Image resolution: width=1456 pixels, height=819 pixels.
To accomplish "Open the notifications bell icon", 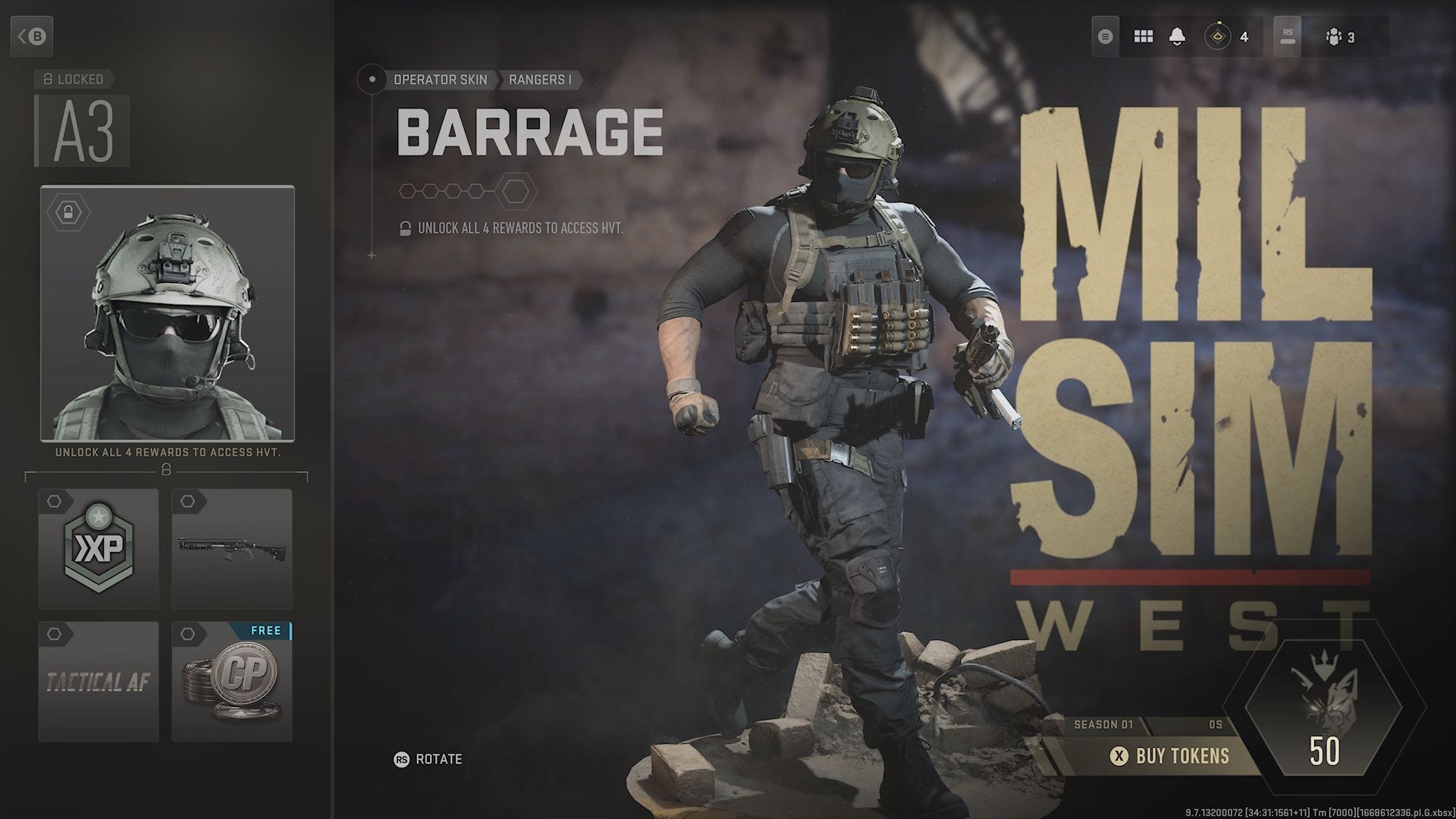I will (x=1176, y=36).
